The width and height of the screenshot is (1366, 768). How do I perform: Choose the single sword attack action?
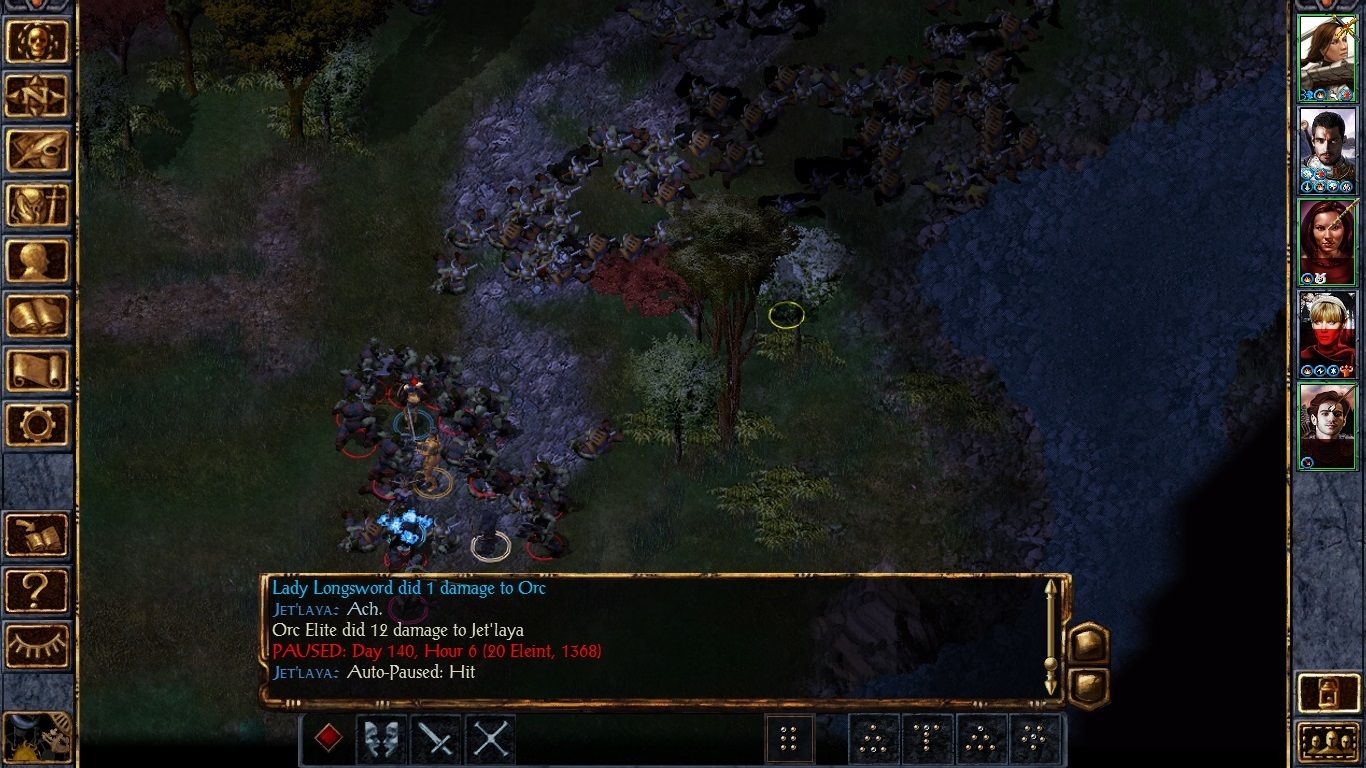(x=436, y=739)
